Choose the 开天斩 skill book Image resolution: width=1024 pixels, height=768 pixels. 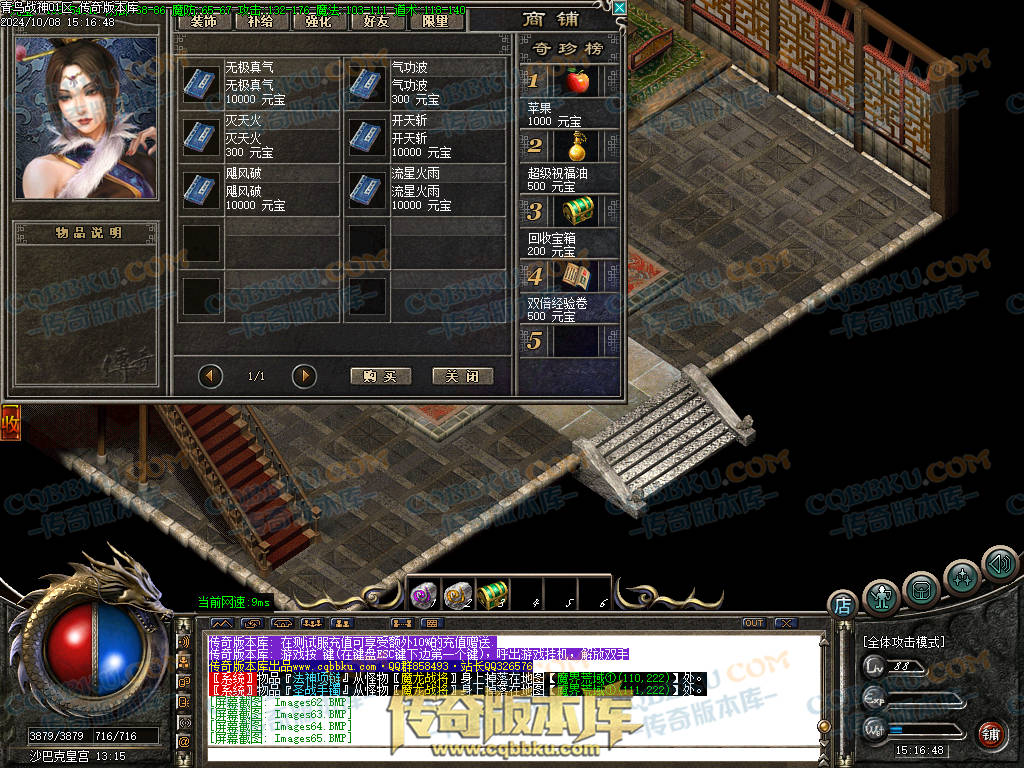[367, 136]
